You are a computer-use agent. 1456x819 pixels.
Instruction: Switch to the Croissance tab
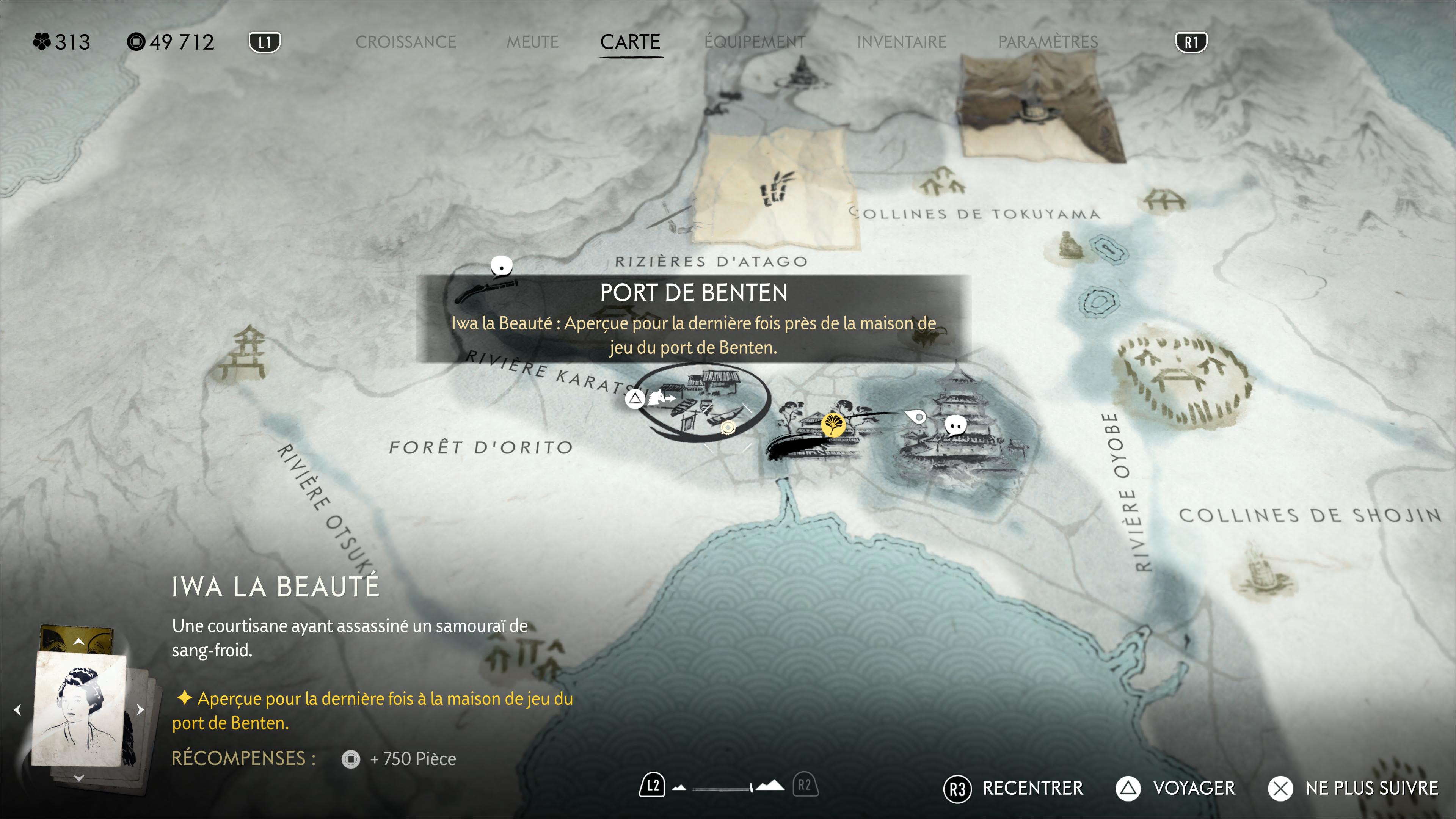[405, 42]
